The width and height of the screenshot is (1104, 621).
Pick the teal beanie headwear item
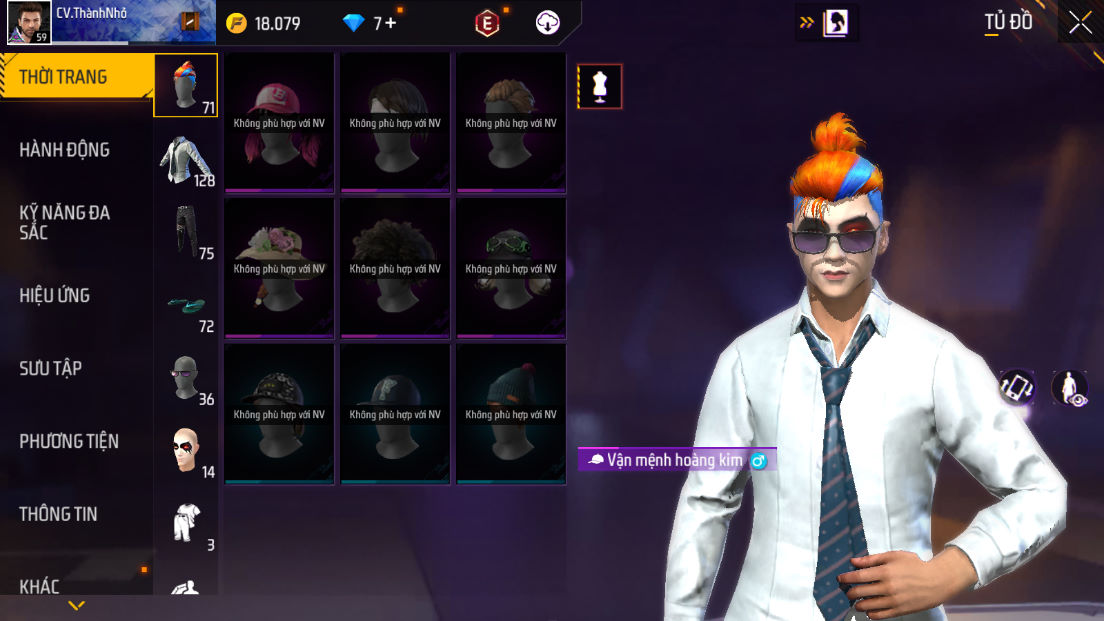511,413
